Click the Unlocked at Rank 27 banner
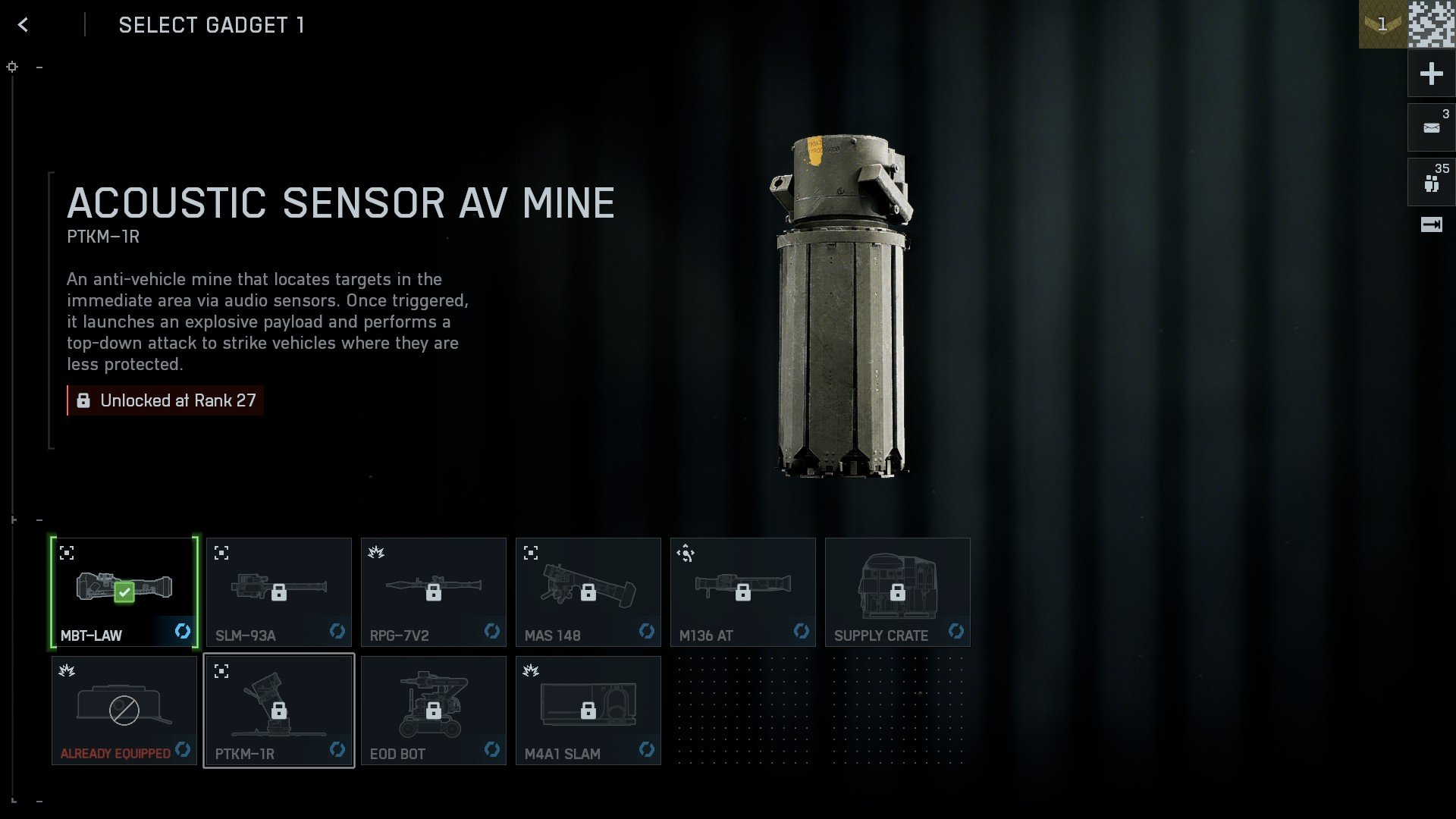Viewport: 1456px width, 819px height. pyautogui.click(x=165, y=400)
